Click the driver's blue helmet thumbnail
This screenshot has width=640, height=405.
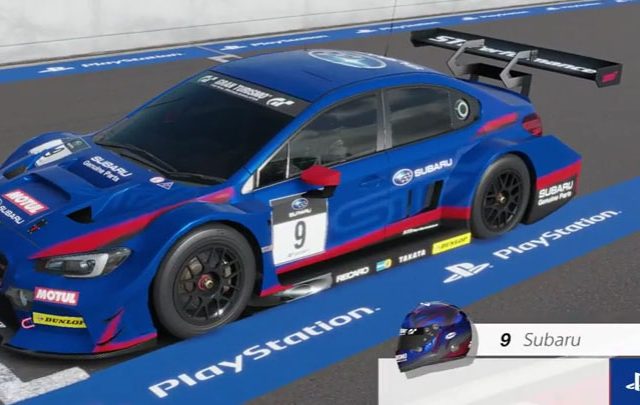(433, 338)
